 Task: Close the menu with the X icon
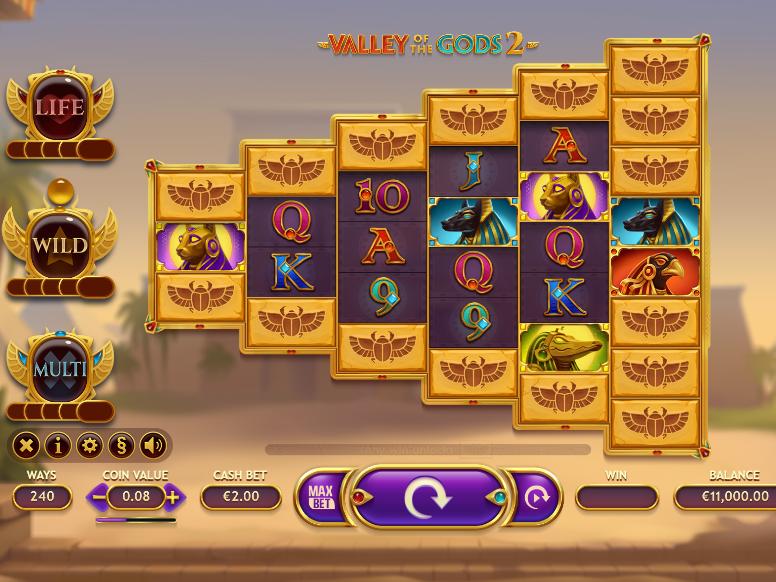[27, 446]
